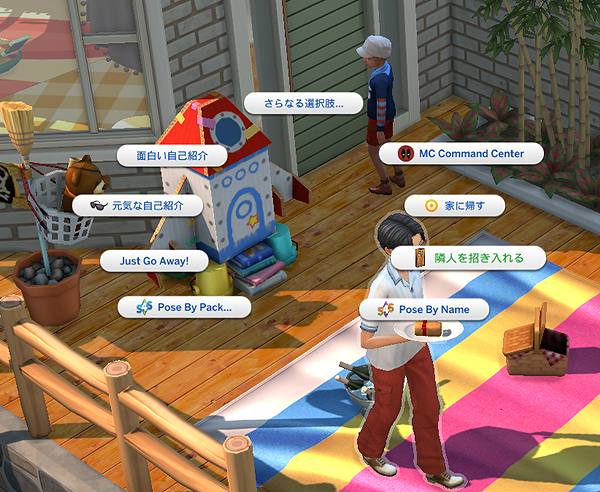600x492 pixels.
Task: Select the Pose By Name option
Action: pyautogui.click(x=424, y=310)
